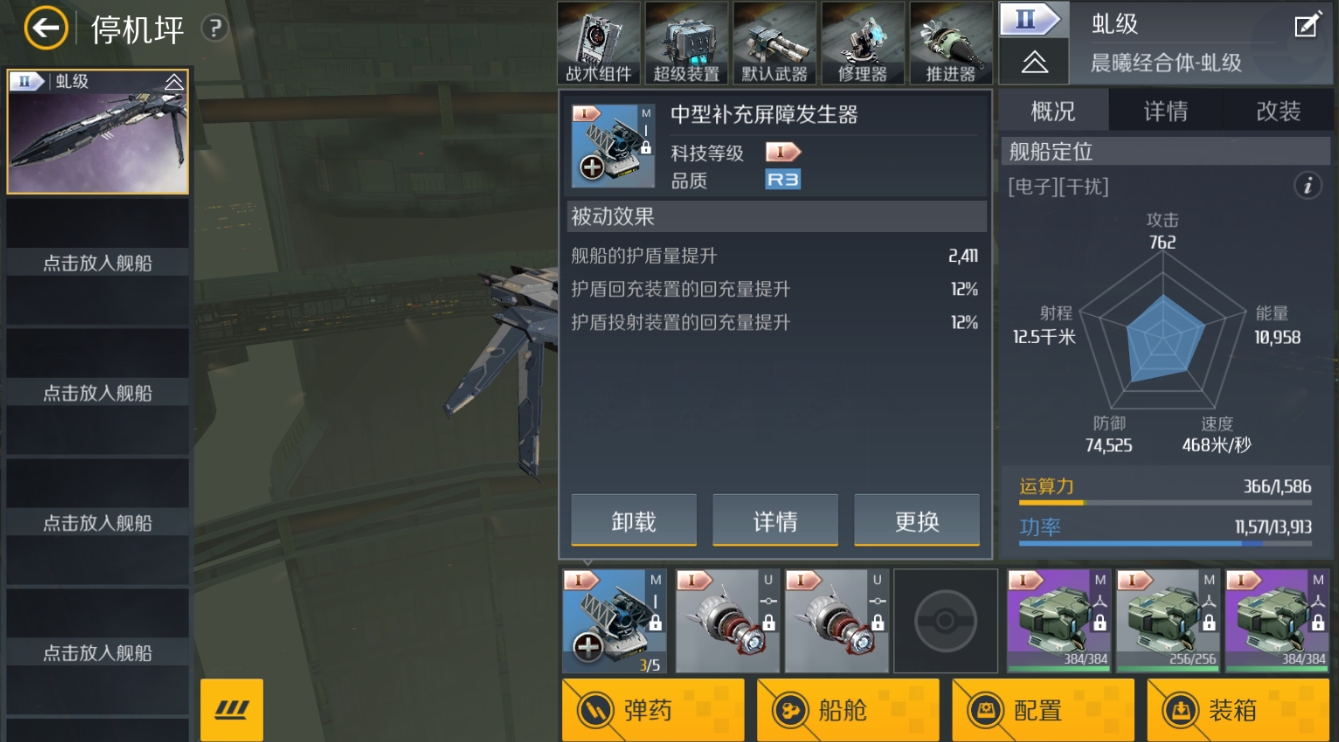The width and height of the screenshot is (1339, 742).
Task: Select the 修理器 repair module icon
Action: pos(863,40)
